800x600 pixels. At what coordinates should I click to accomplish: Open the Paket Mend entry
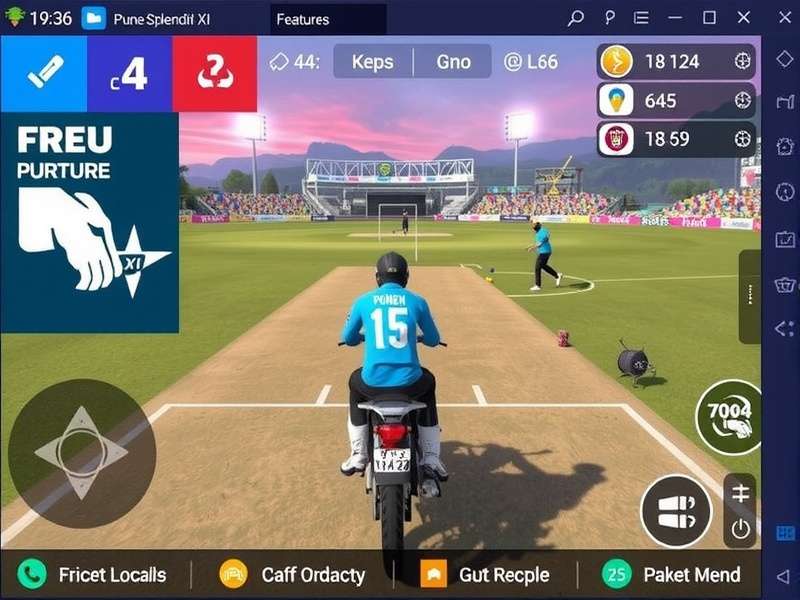point(673,574)
